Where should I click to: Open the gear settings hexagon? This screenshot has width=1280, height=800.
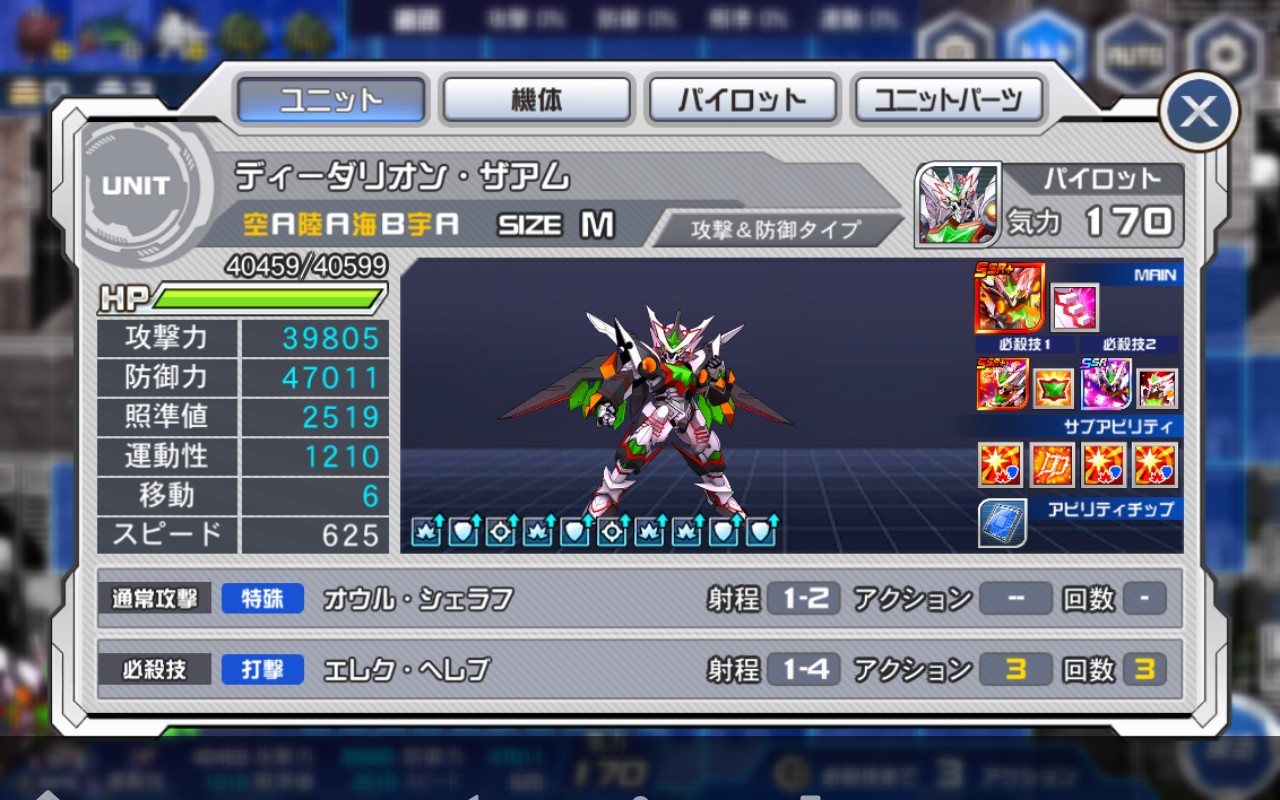[x=1221, y=50]
